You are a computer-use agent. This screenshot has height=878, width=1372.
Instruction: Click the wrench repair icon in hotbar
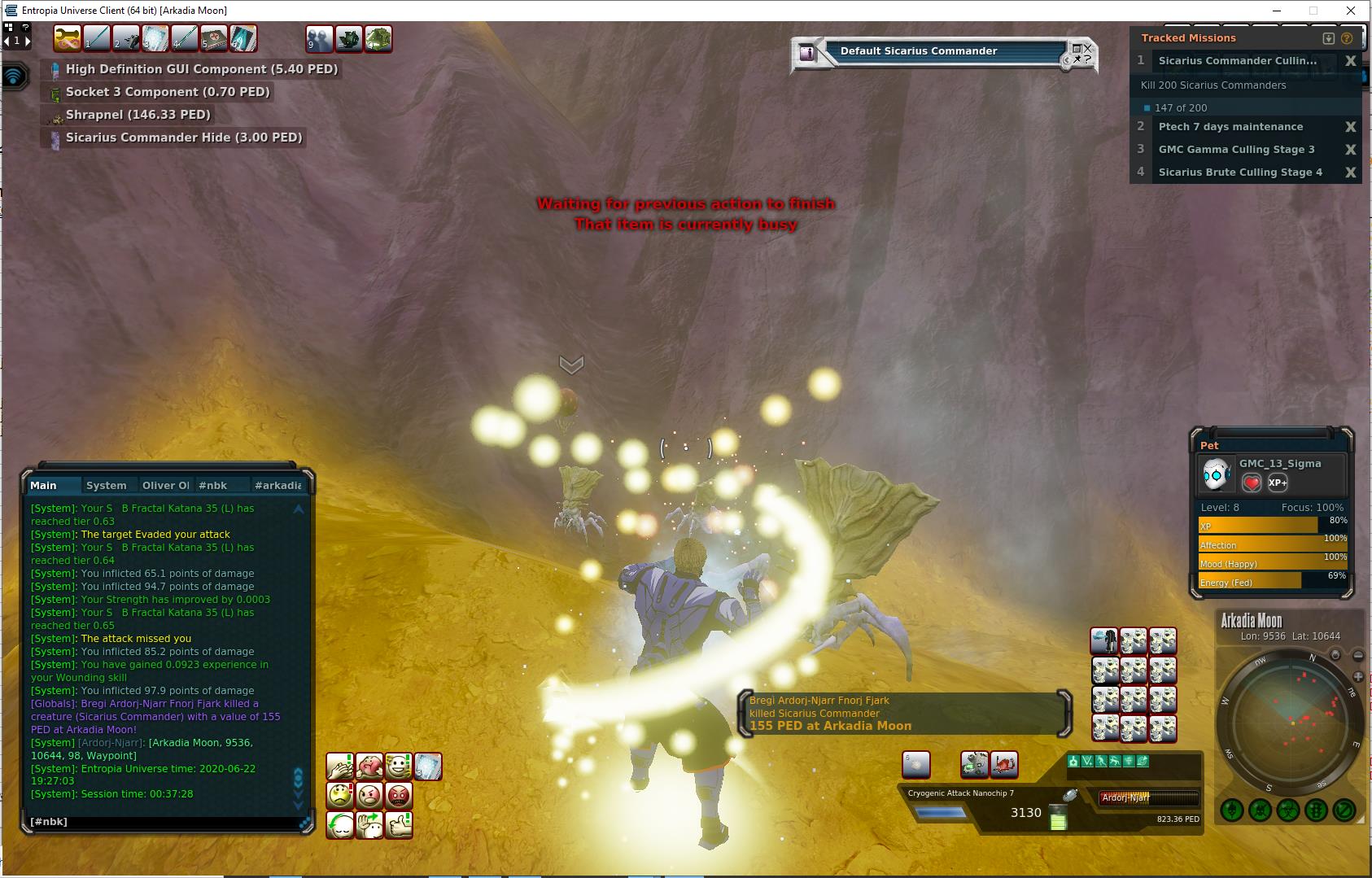point(67,38)
